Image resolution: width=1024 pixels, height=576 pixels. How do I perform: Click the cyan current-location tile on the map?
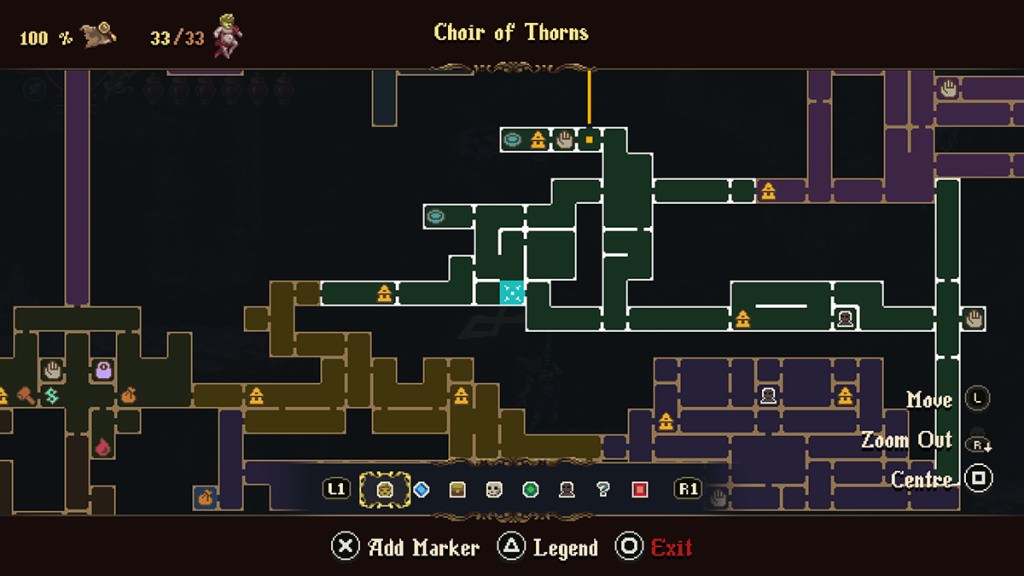pyautogui.click(x=511, y=292)
